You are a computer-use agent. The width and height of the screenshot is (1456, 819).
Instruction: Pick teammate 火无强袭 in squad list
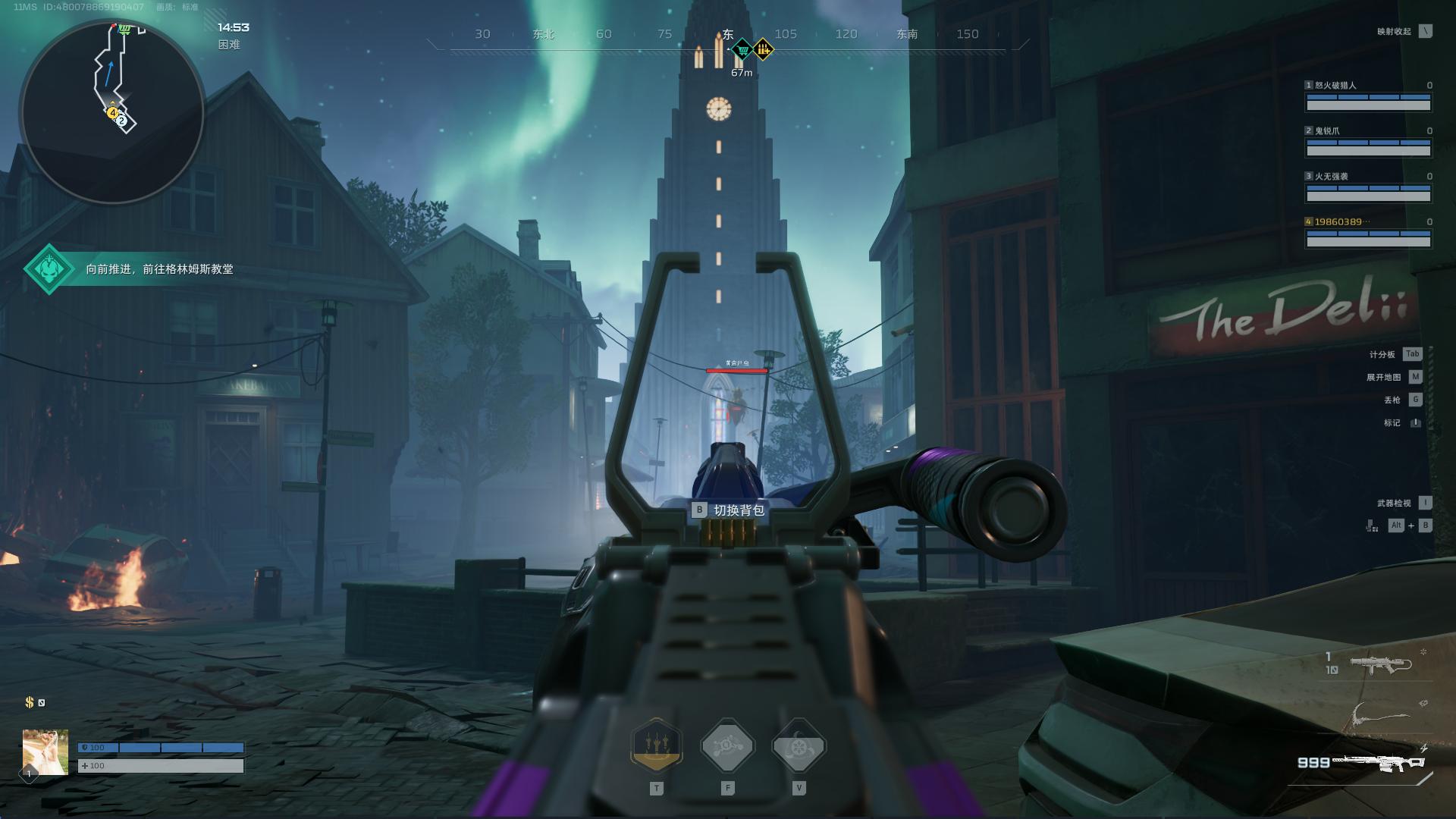coord(1368,188)
